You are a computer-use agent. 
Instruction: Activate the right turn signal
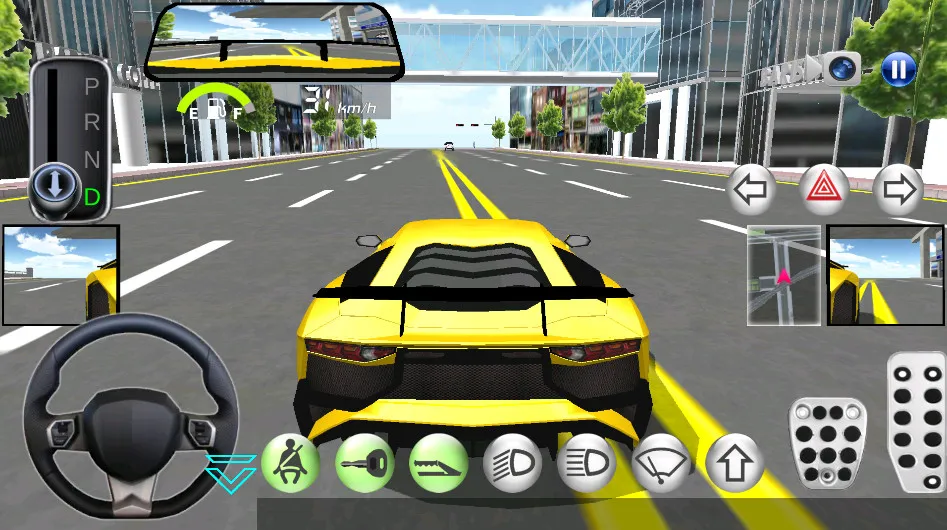898,189
